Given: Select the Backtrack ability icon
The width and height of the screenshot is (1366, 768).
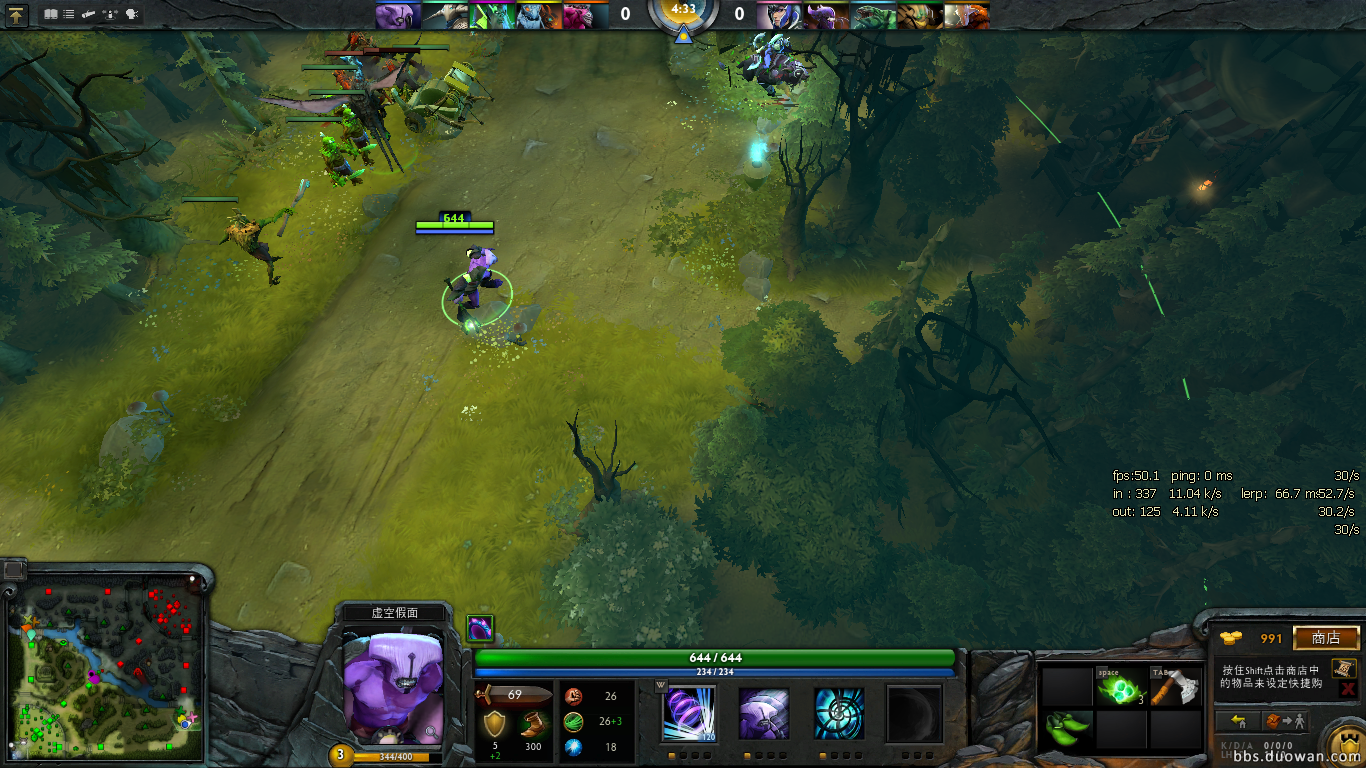Looking at the screenshot, I should (764, 714).
